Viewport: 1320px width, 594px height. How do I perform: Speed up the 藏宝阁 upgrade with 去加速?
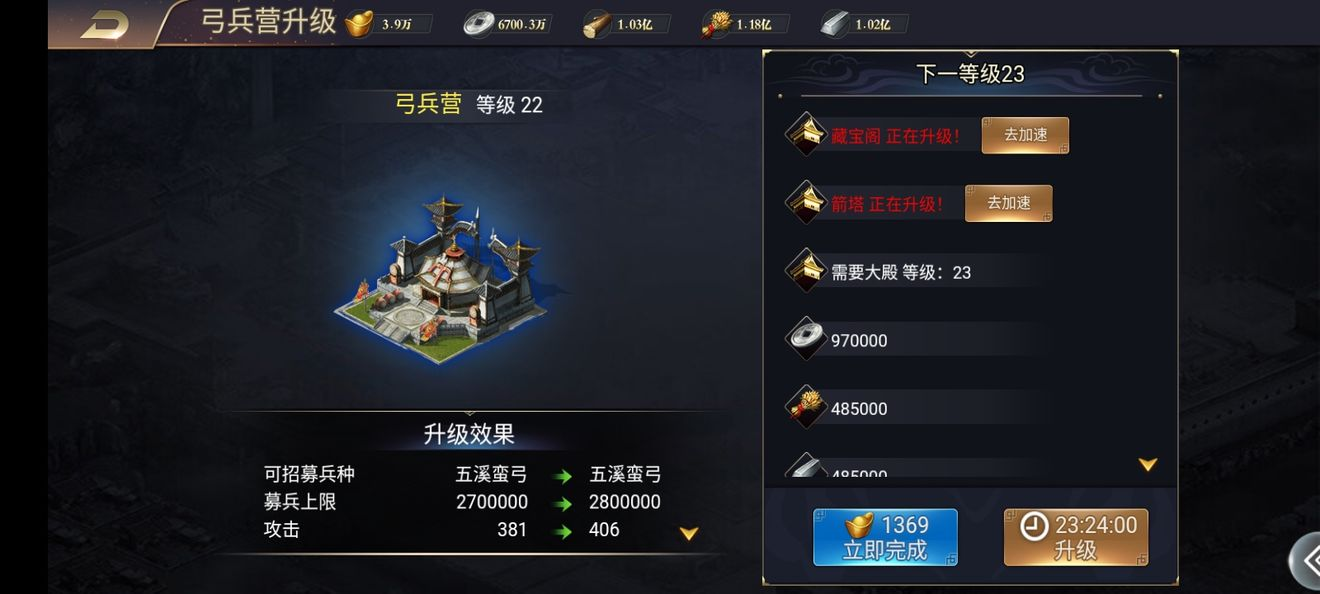click(1025, 135)
